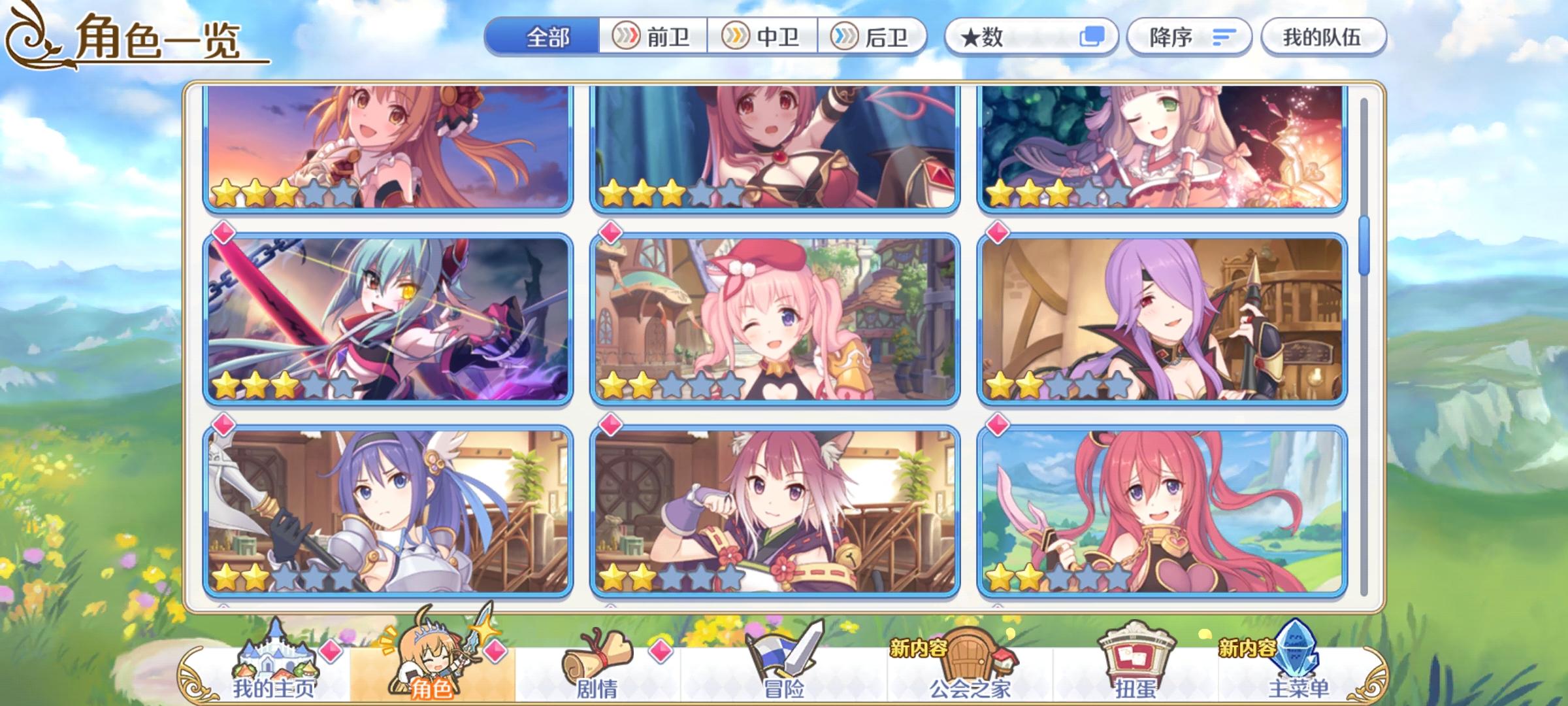
Task: Select the 后卫 rearguard filter
Action: (x=875, y=37)
